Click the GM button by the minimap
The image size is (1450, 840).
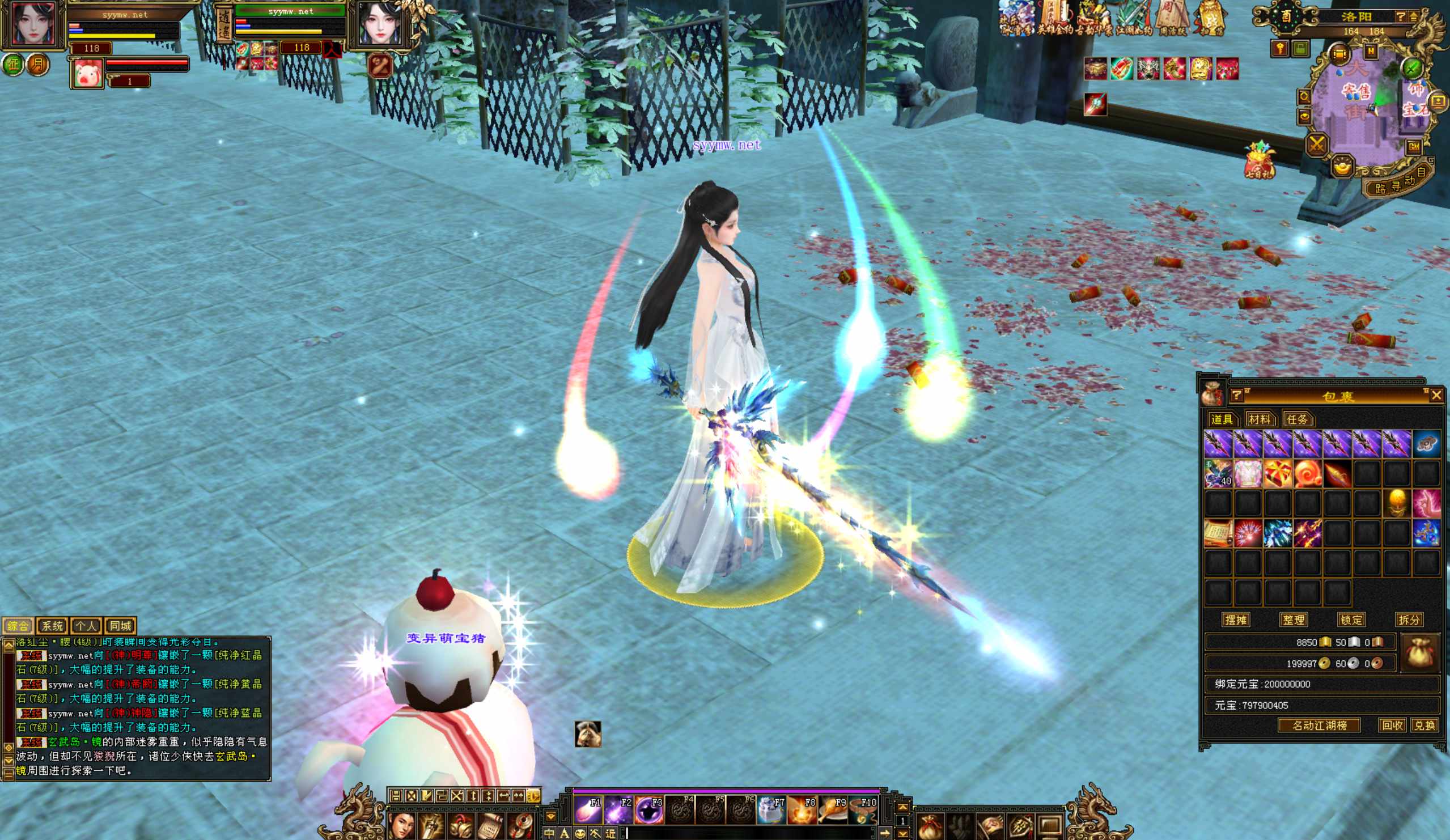coord(1414,147)
